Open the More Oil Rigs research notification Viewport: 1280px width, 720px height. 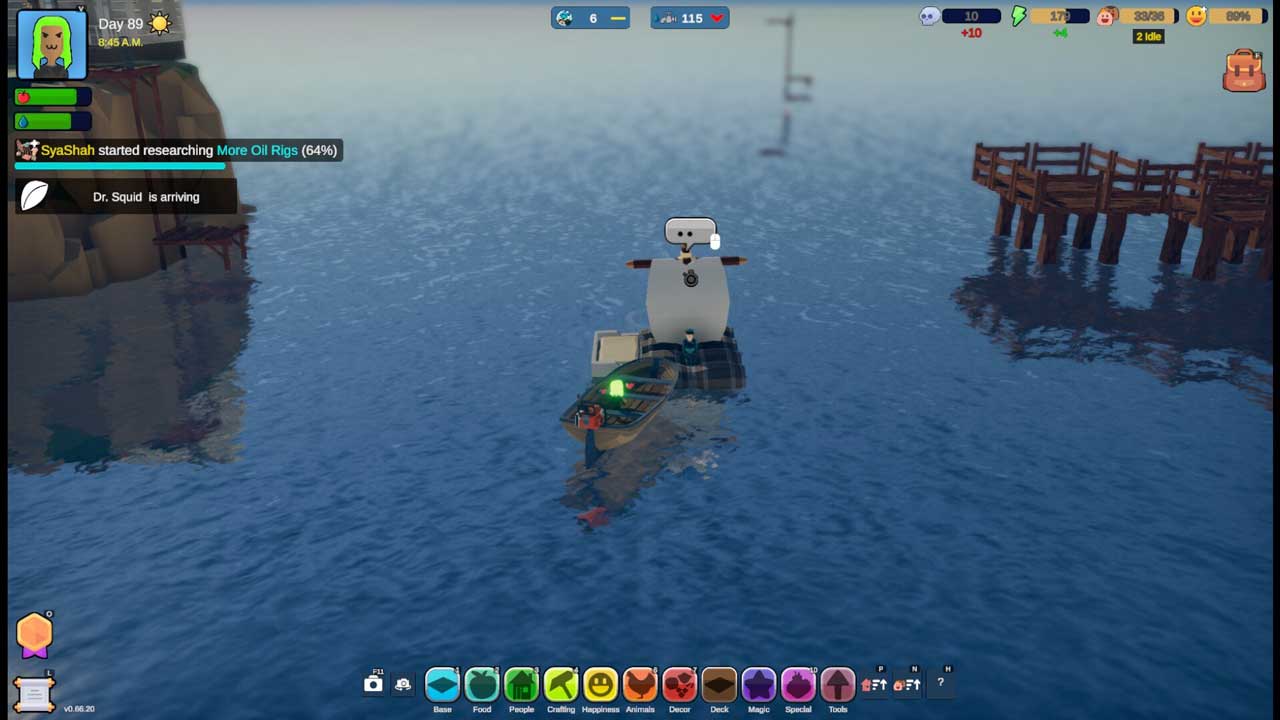(x=180, y=150)
